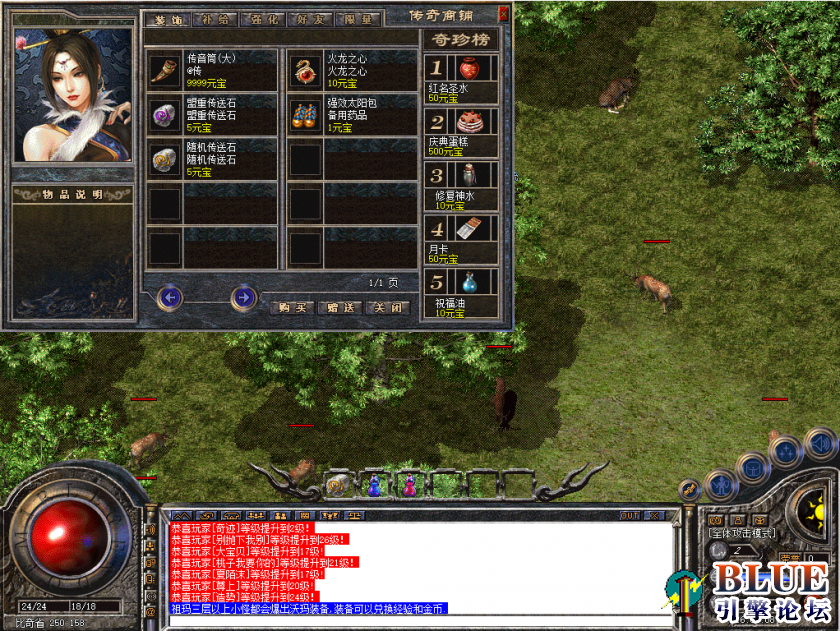Go to the previous shop page arrow
The width and height of the screenshot is (840, 631).
[x=170, y=297]
